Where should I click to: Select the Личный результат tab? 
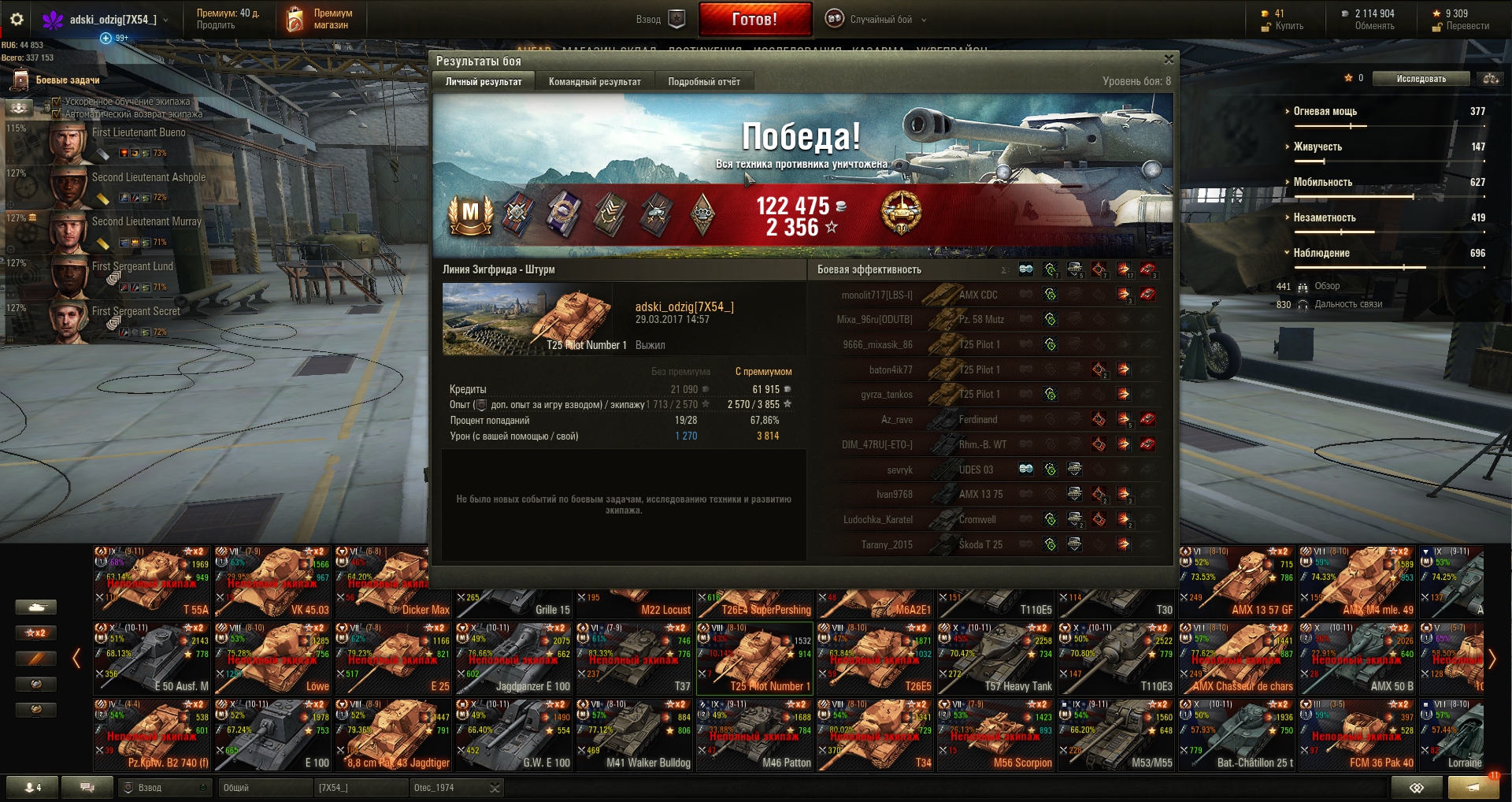click(x=484, y=81)
